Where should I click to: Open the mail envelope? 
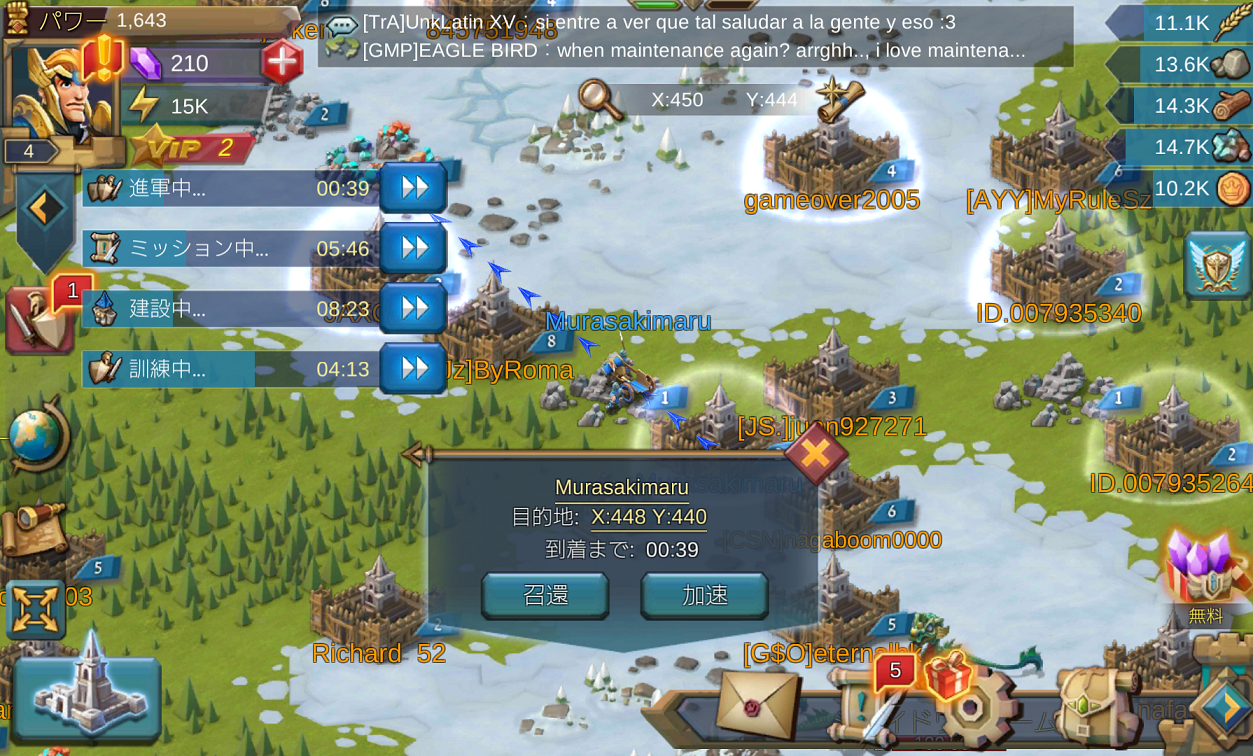coord(758,703)
